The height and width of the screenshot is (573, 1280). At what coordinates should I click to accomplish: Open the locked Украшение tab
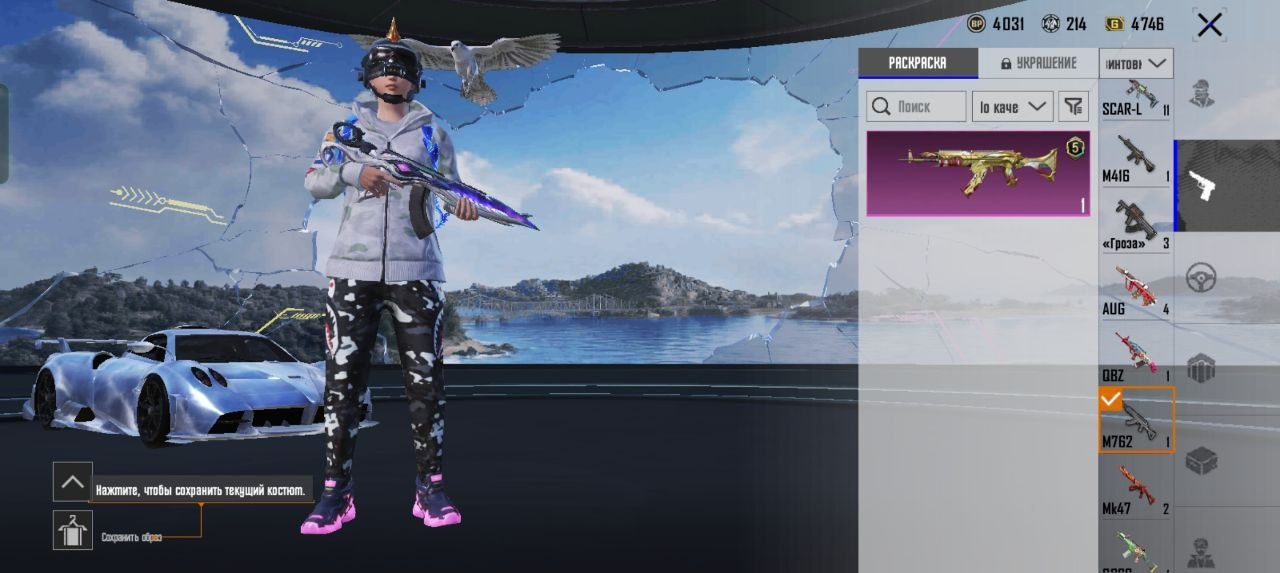point(1037,63)
